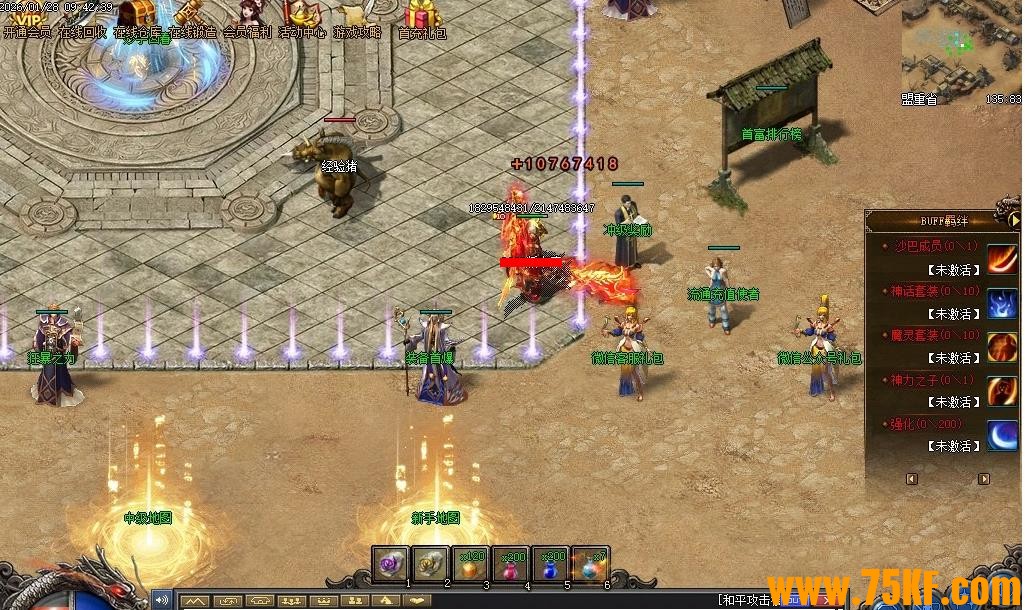Open the minimap
Screen dimensions: 1025x610
tap(961, 50)
